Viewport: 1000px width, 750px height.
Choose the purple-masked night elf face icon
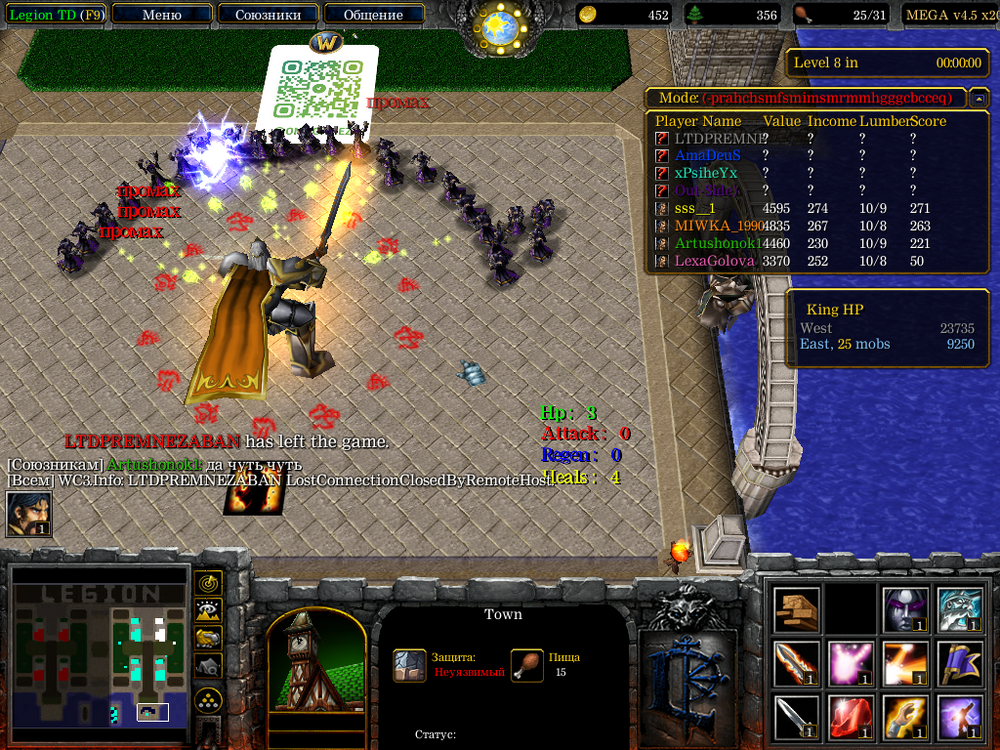(906, 609)
